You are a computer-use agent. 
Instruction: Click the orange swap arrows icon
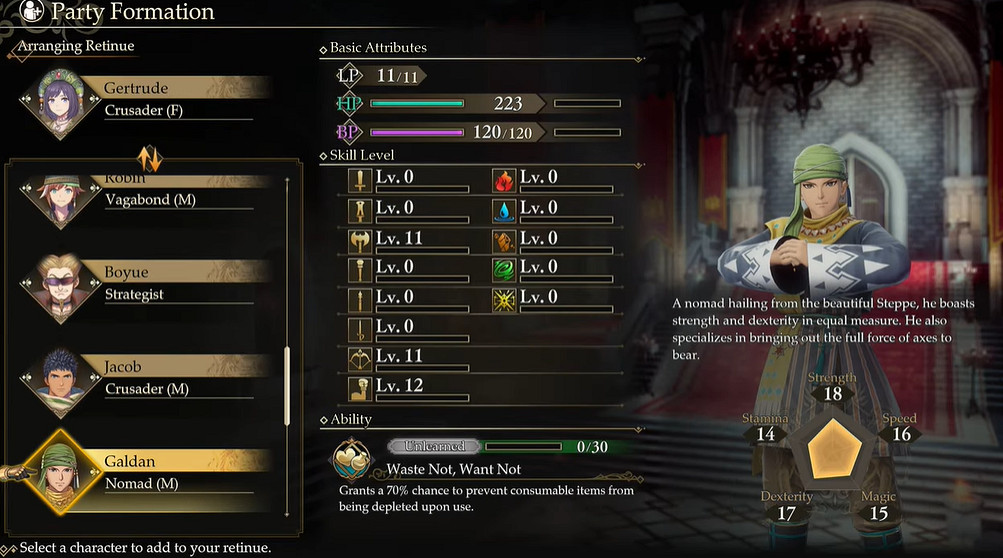150,157
